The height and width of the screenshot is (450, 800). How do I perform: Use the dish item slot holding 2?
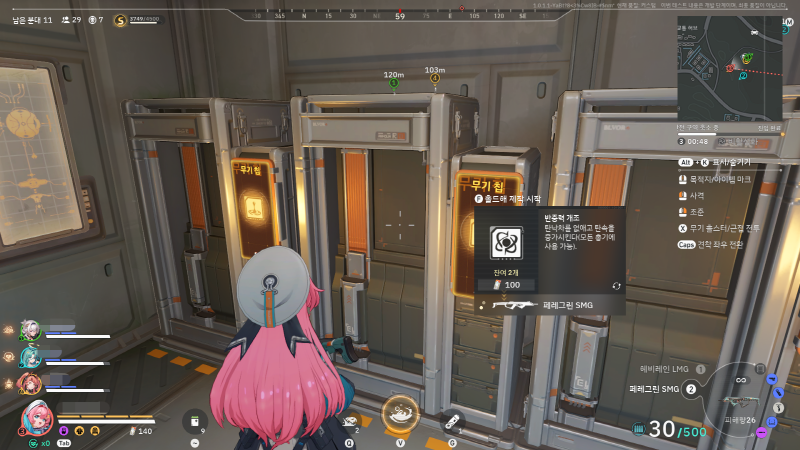350,422
